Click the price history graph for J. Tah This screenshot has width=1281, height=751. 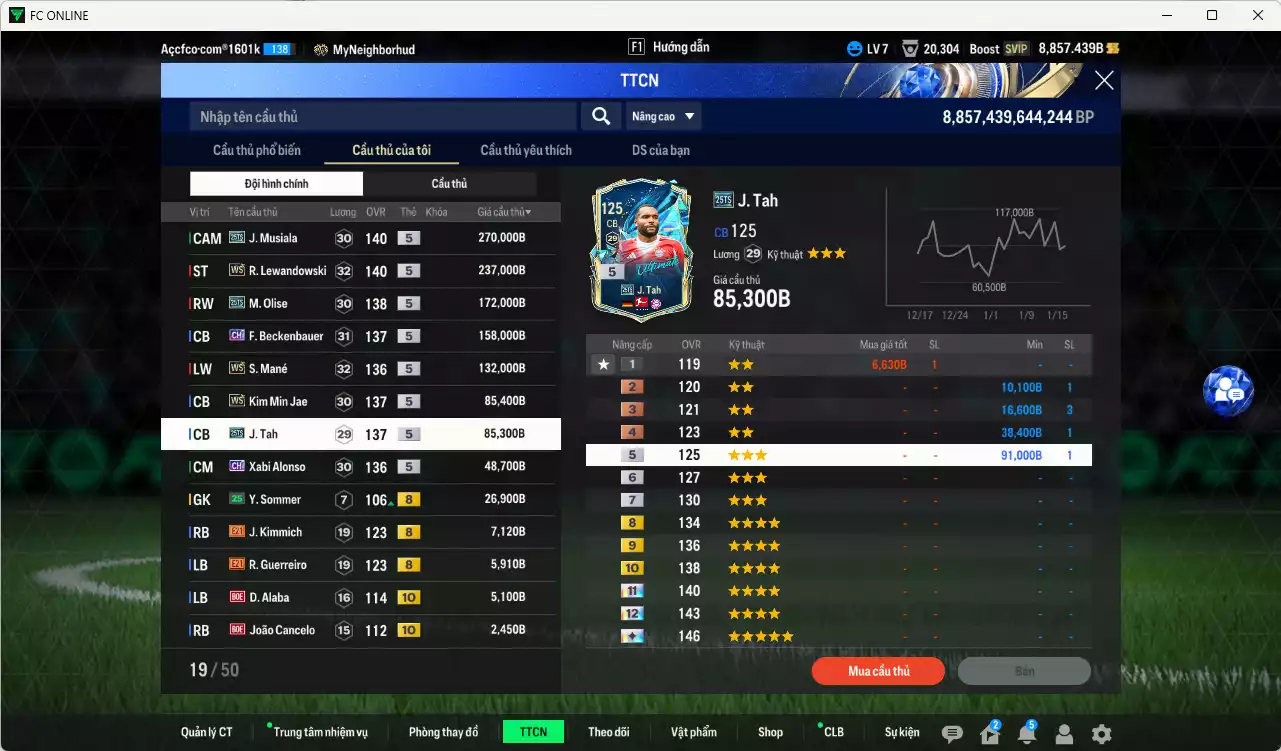(x=984, y=255)
